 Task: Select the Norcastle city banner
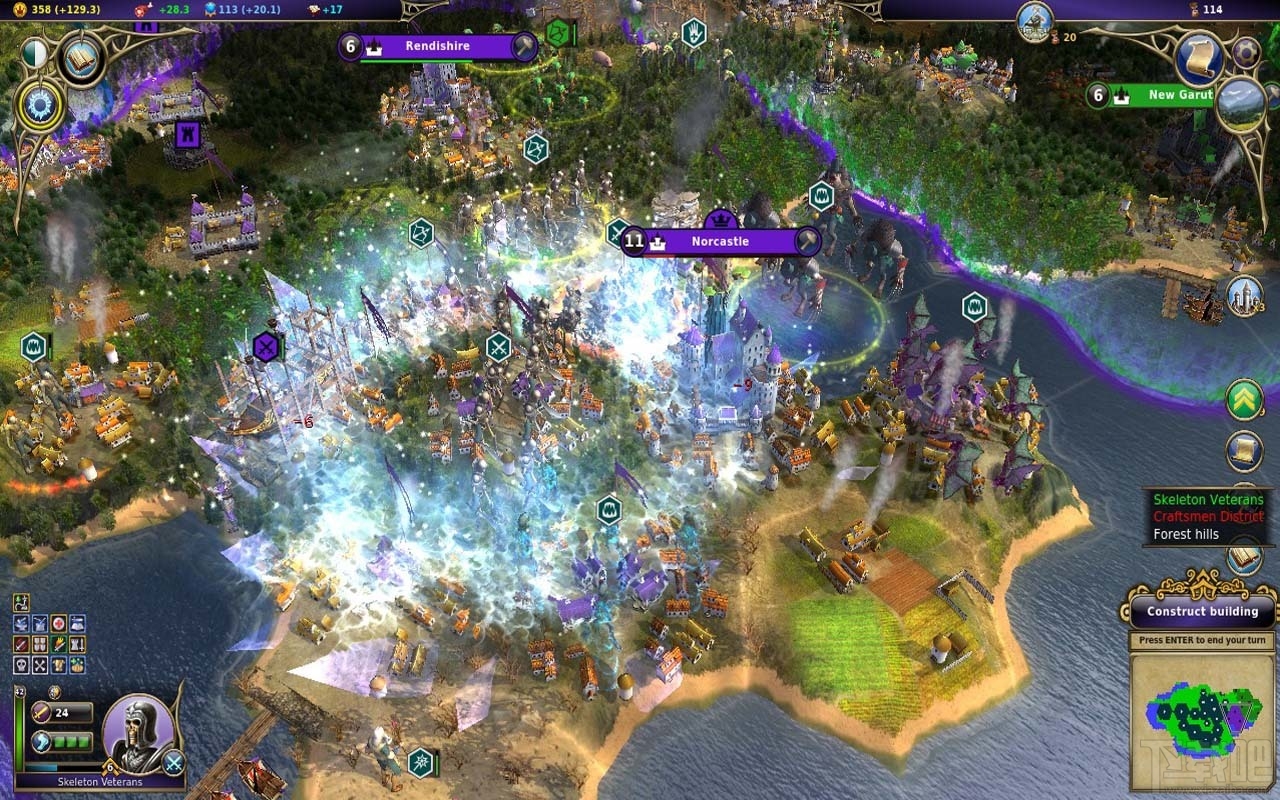(722, 242)
